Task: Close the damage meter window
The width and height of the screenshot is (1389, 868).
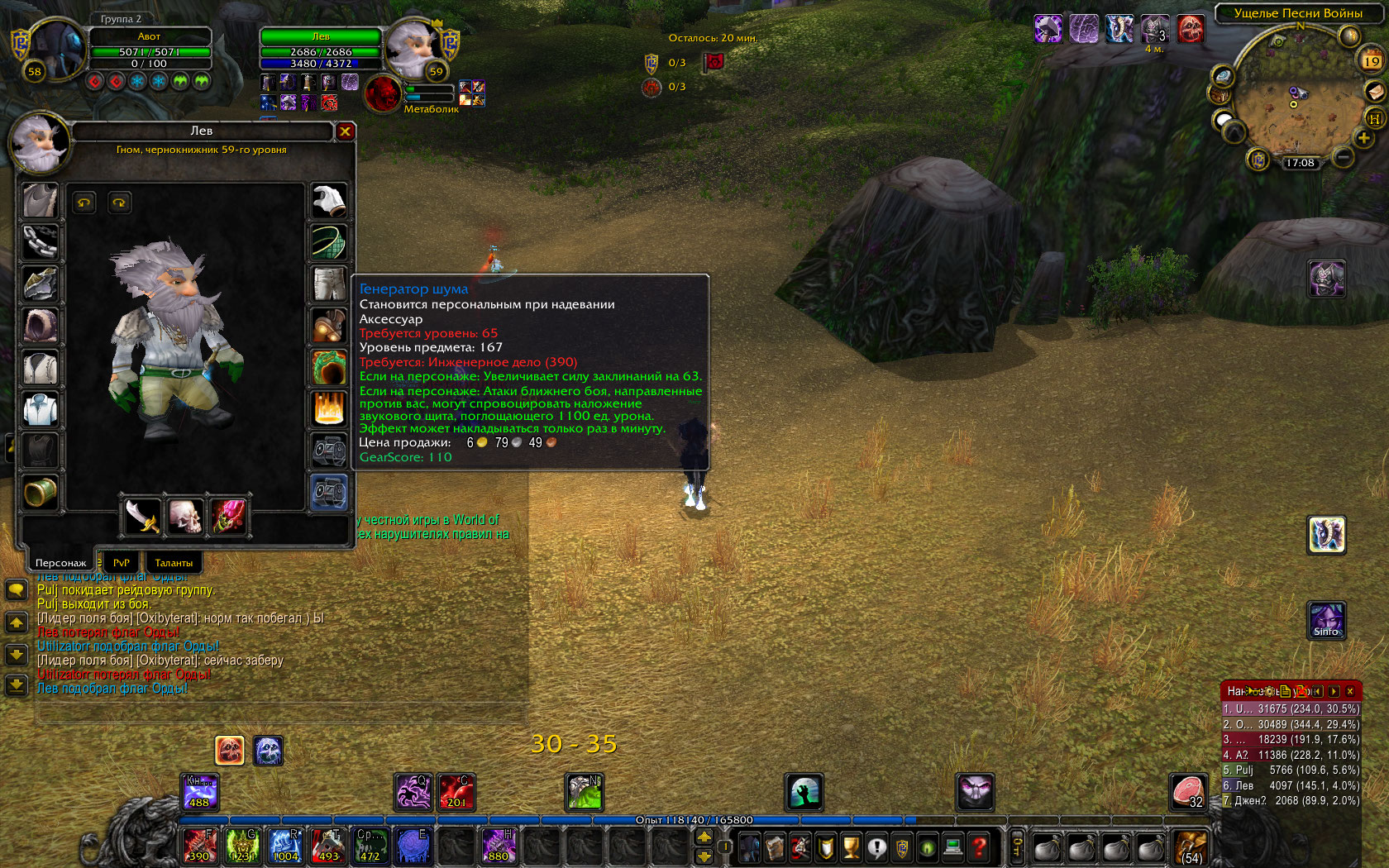Action: tap(1350, 691)
